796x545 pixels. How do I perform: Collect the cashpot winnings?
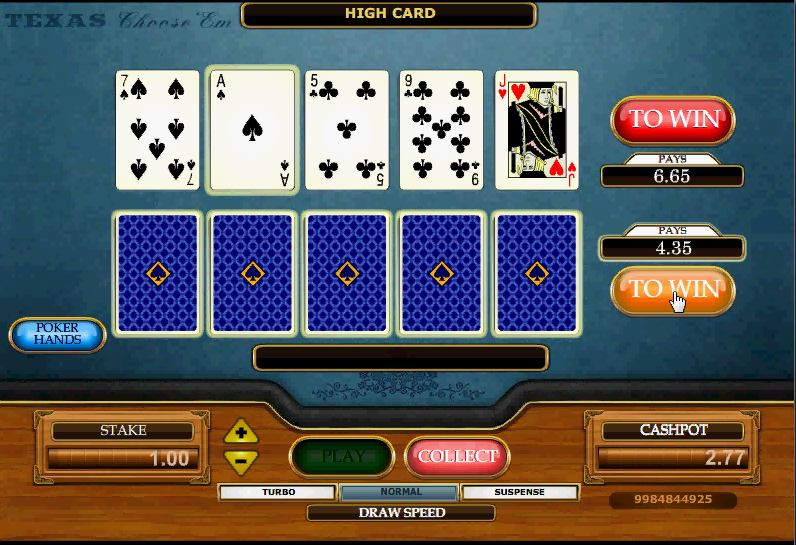(458, 456)
